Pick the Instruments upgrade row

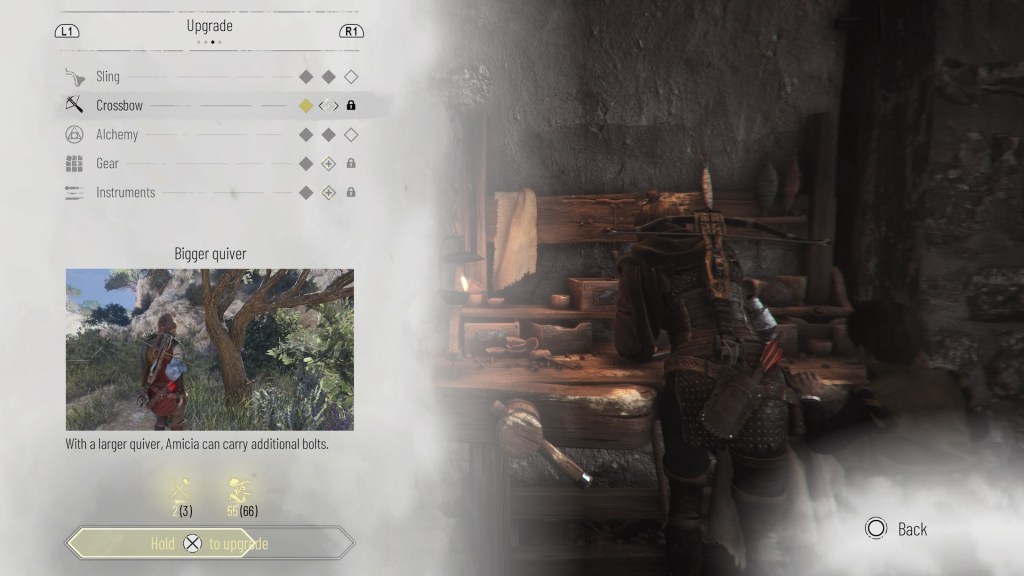point(125,192)
